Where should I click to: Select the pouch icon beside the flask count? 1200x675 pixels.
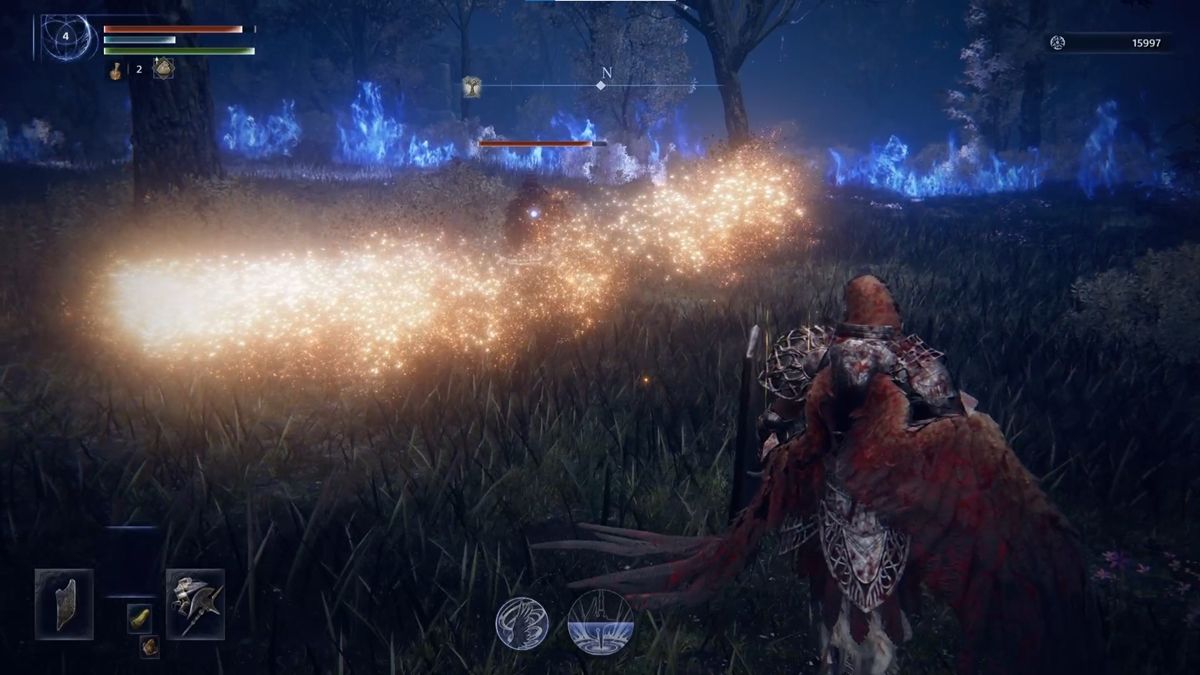point(163,68)
